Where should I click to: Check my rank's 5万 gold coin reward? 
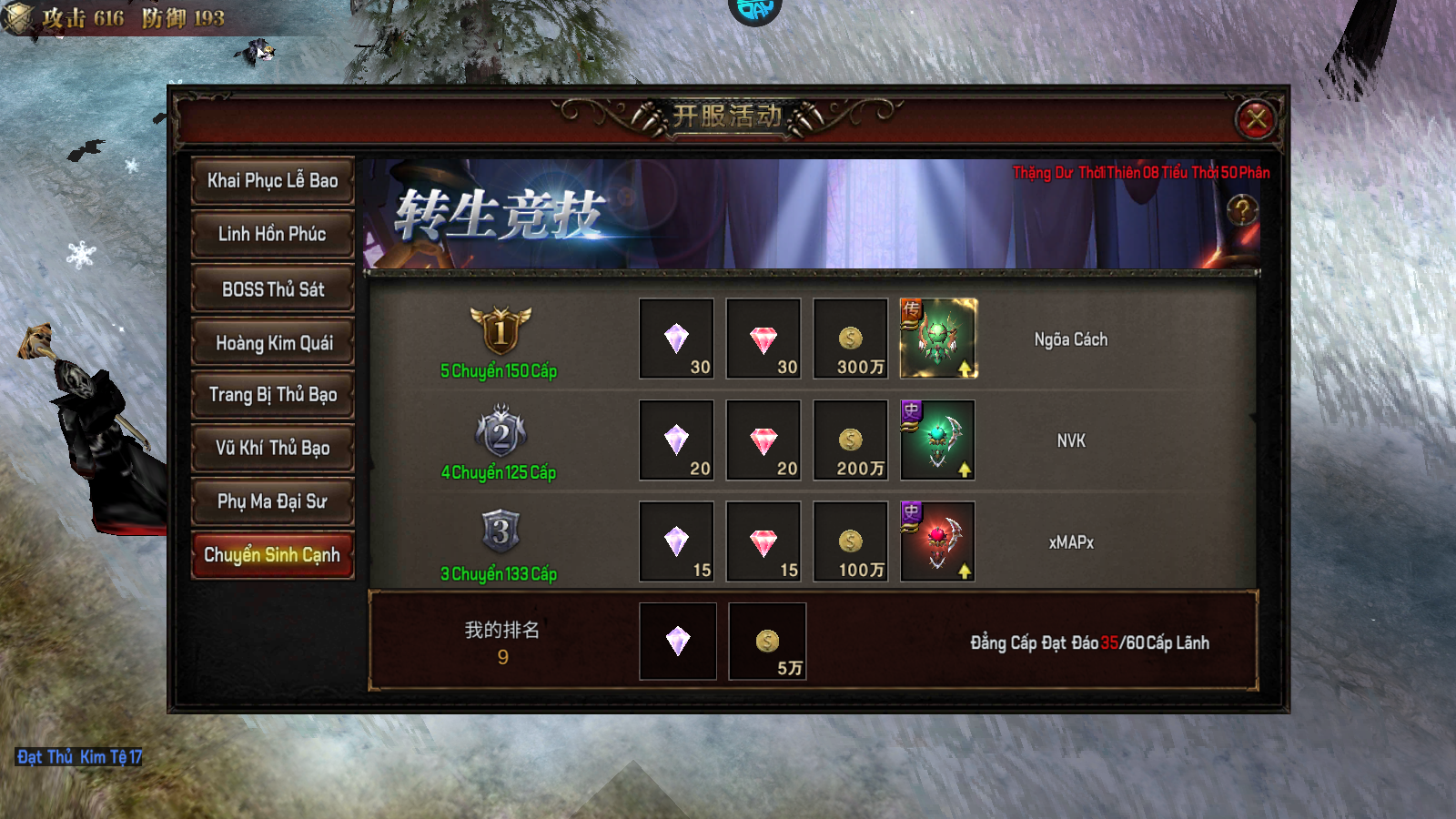pyautogui.click(x=767, y=642)
